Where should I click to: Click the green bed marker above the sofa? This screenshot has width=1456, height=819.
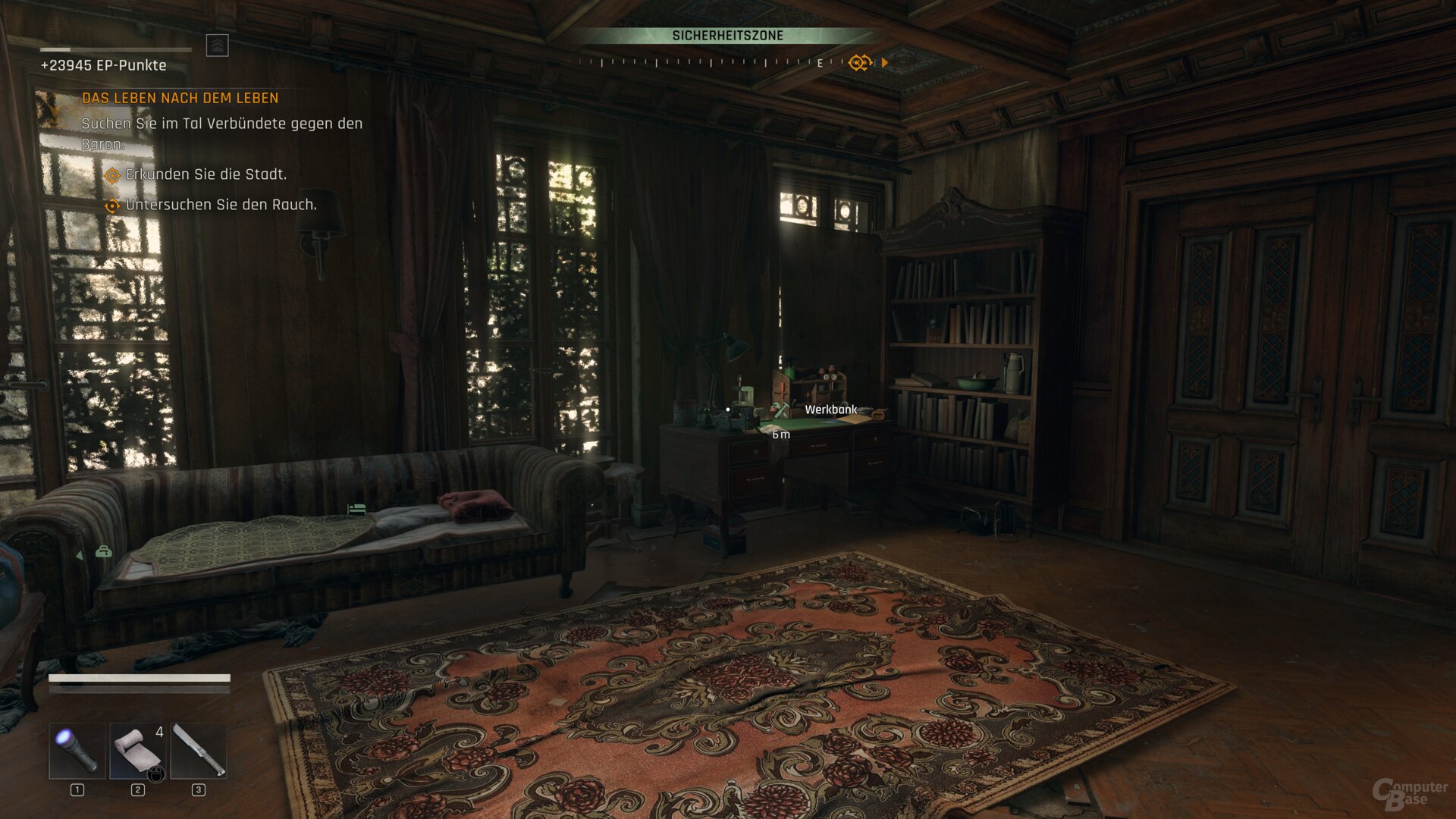click(356, 509)
